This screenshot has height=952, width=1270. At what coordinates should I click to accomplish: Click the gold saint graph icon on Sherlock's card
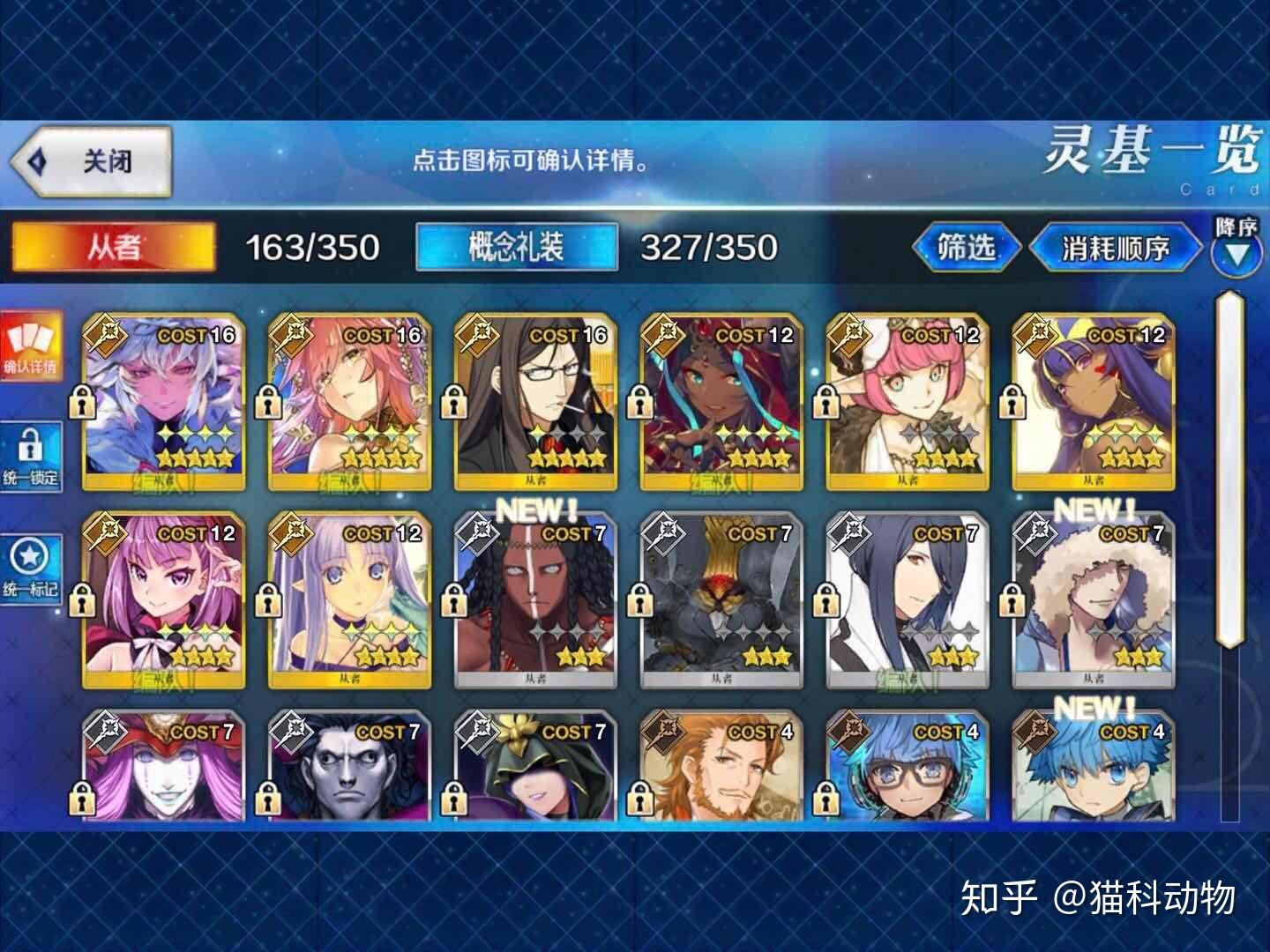click(x=476, y=336)
